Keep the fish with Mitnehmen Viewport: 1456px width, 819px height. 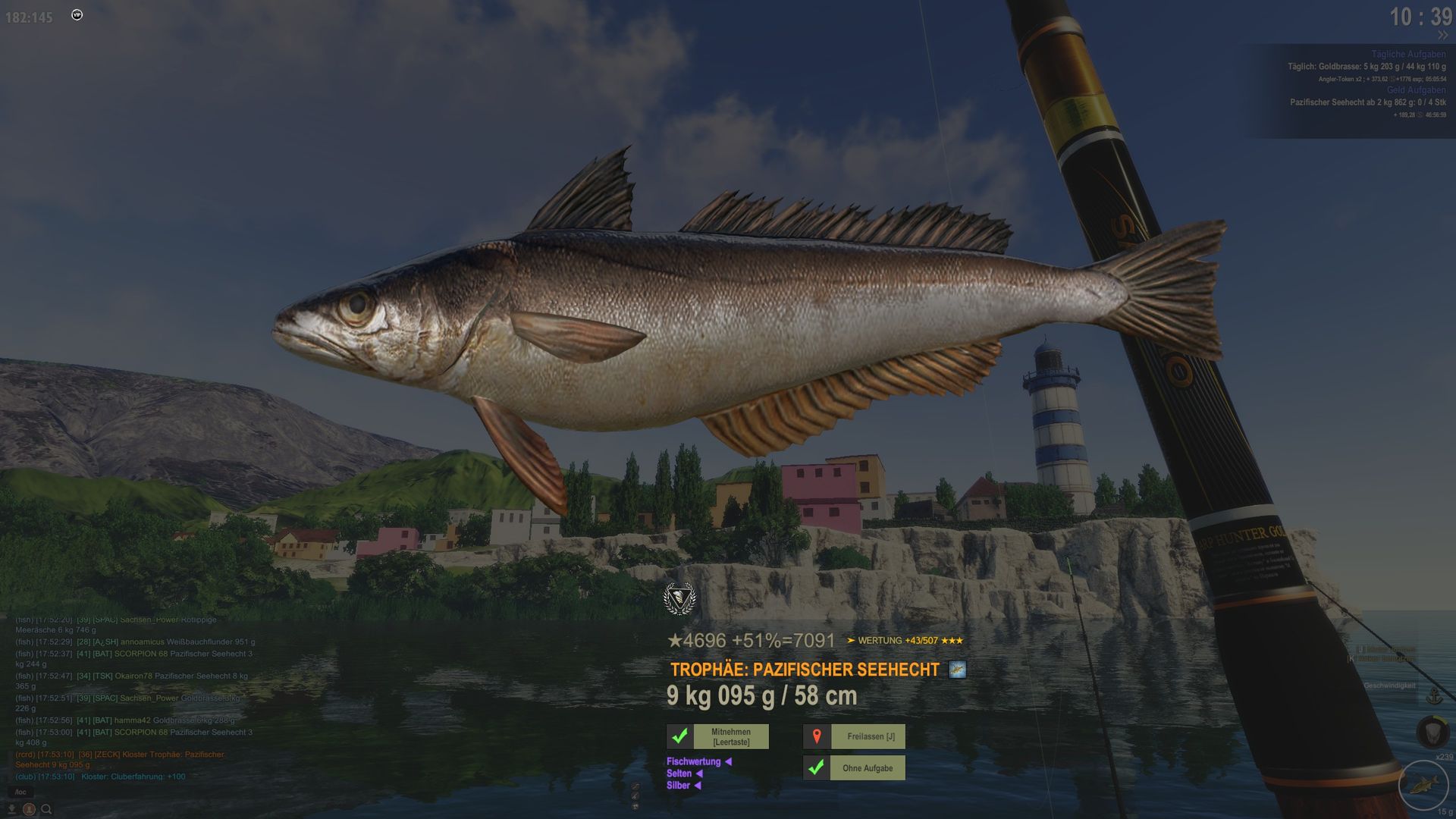(x=730, y=736)
